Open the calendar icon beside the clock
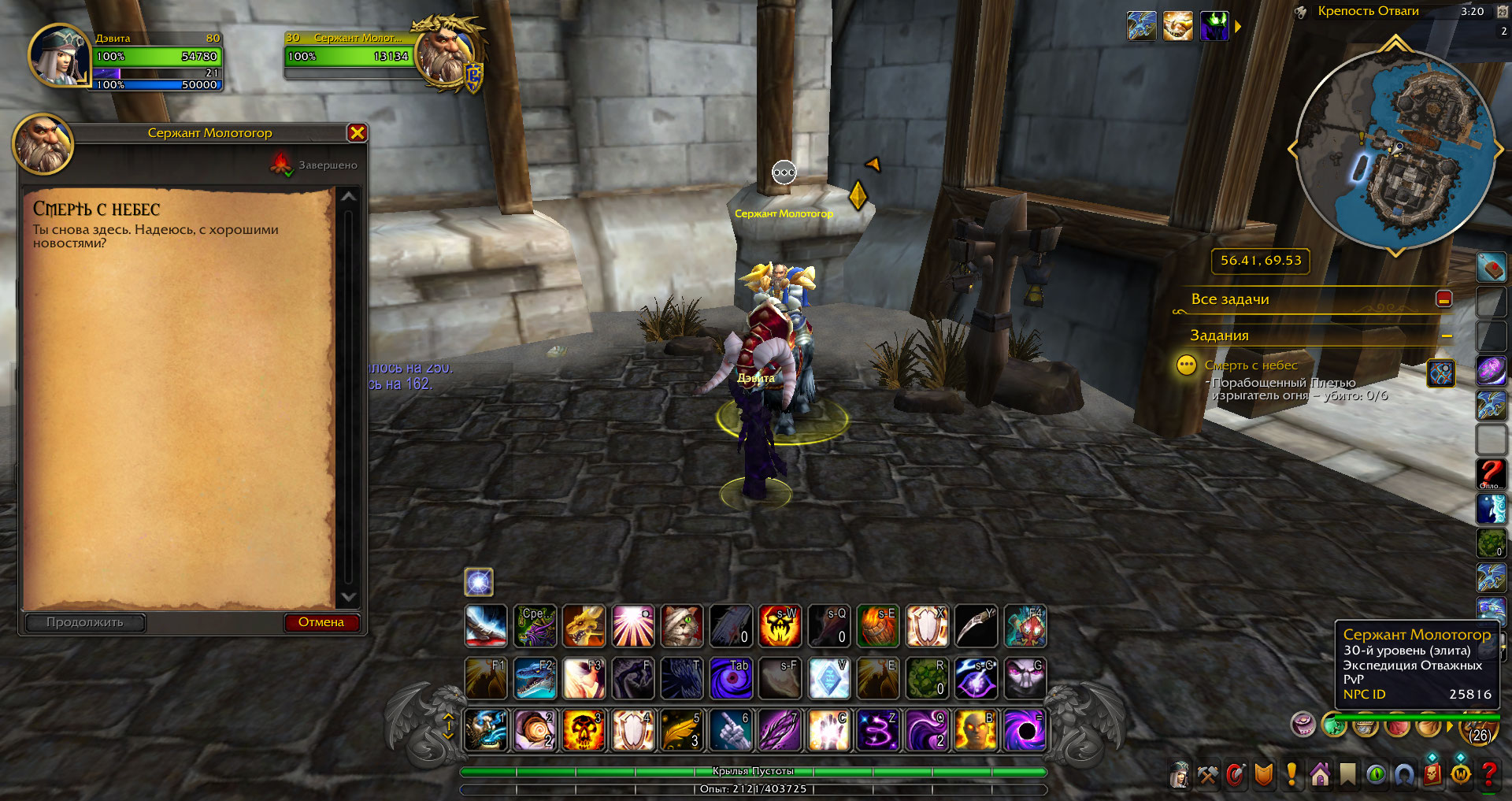 [1502, 12]
